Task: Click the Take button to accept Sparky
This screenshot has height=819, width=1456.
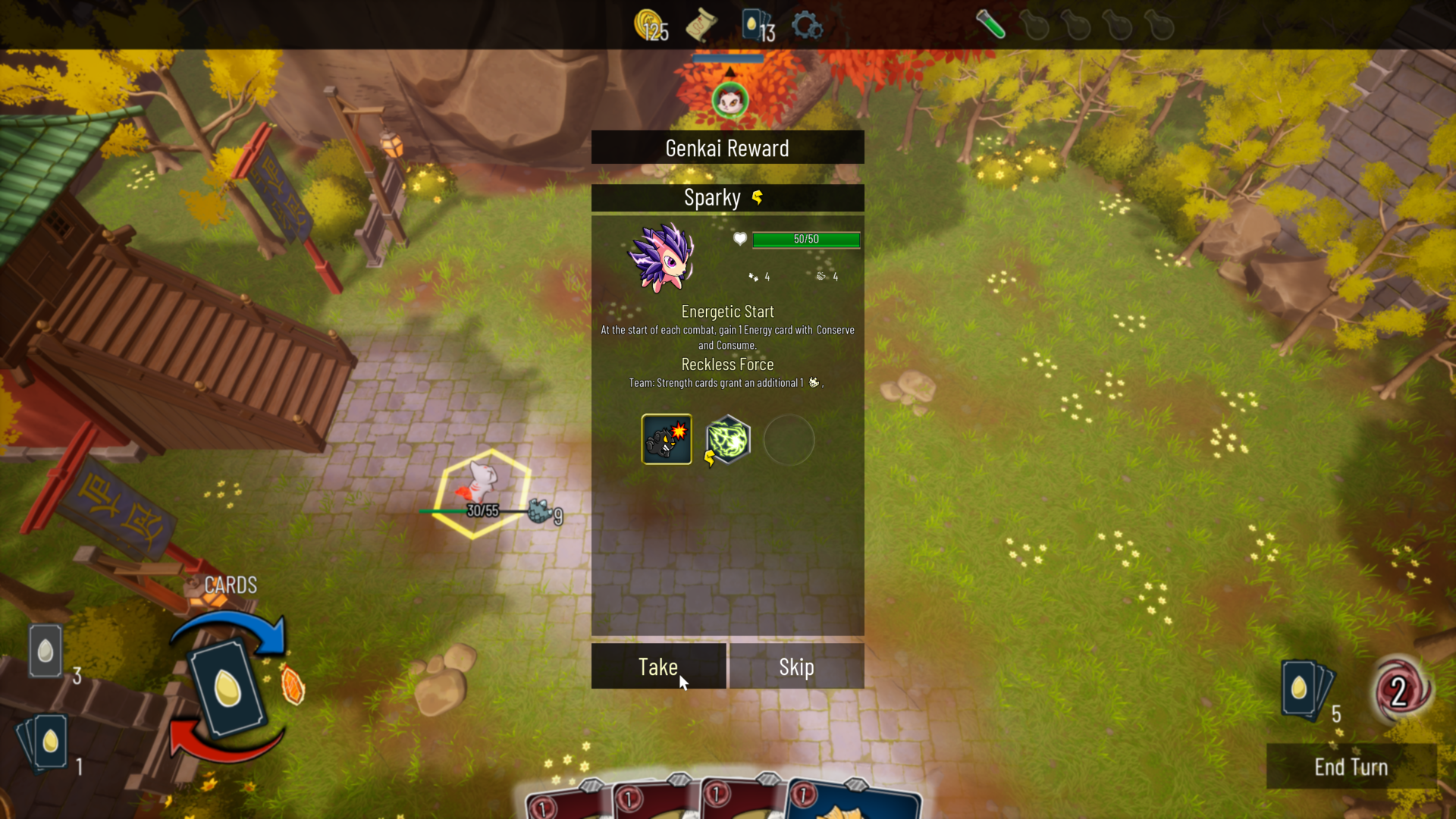Action: pos(657,667)
